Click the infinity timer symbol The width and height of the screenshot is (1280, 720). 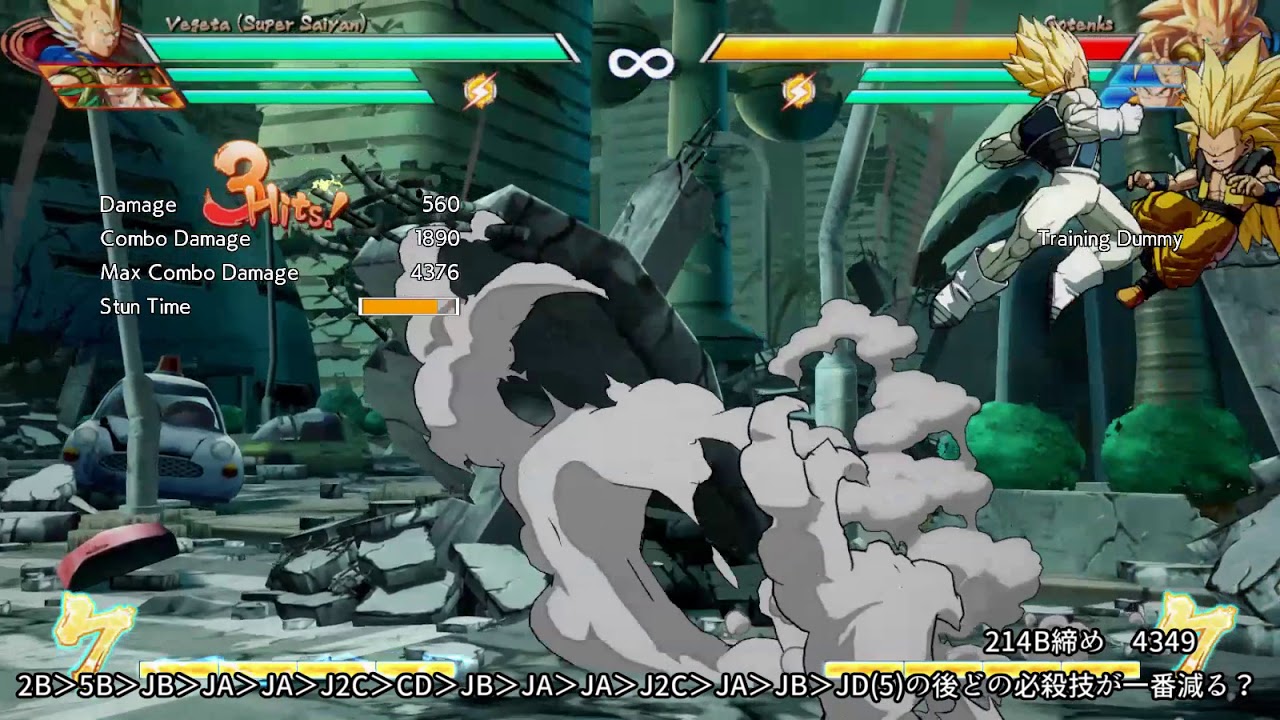point(639,60)
